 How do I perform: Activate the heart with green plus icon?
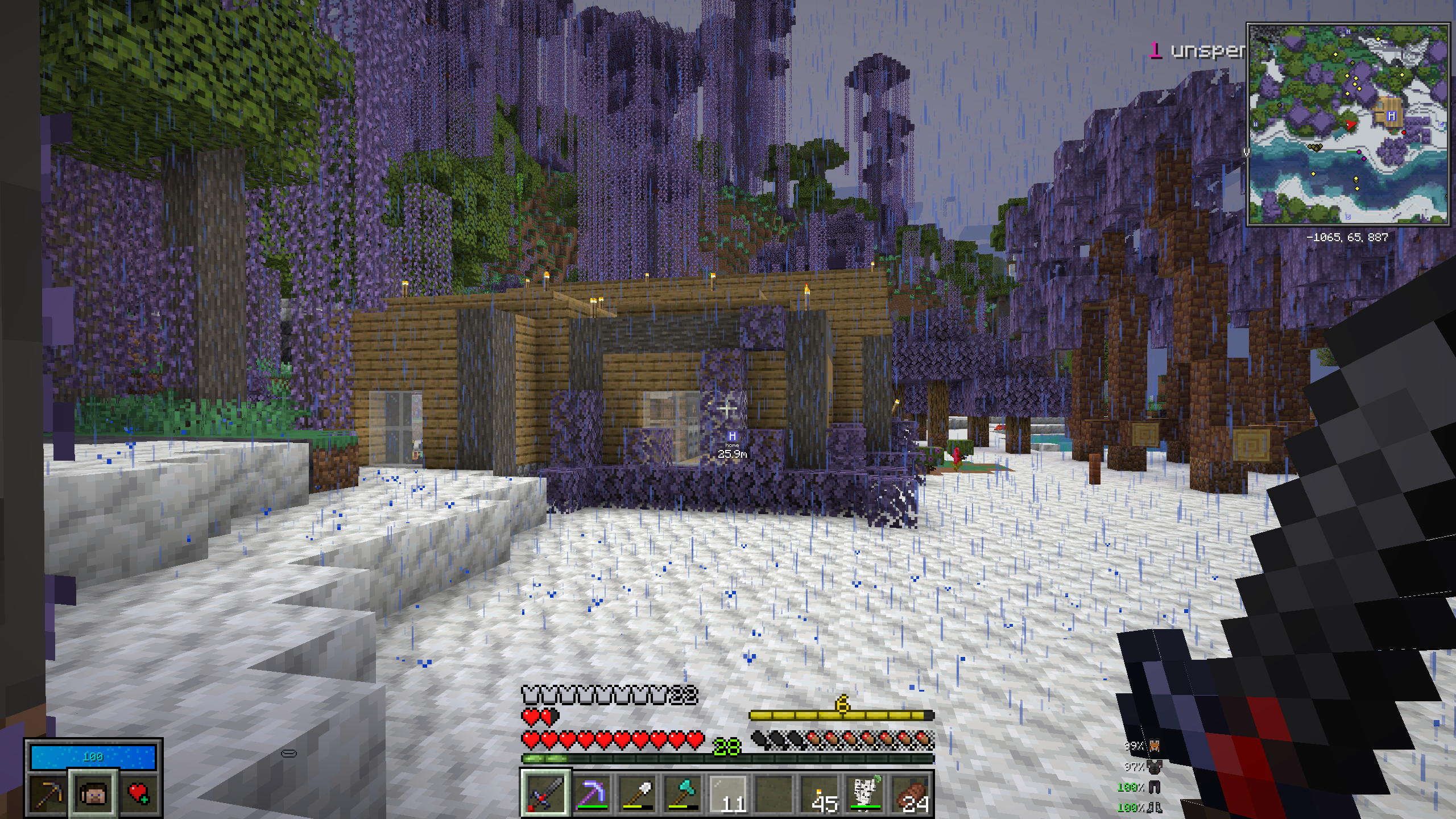138,793
